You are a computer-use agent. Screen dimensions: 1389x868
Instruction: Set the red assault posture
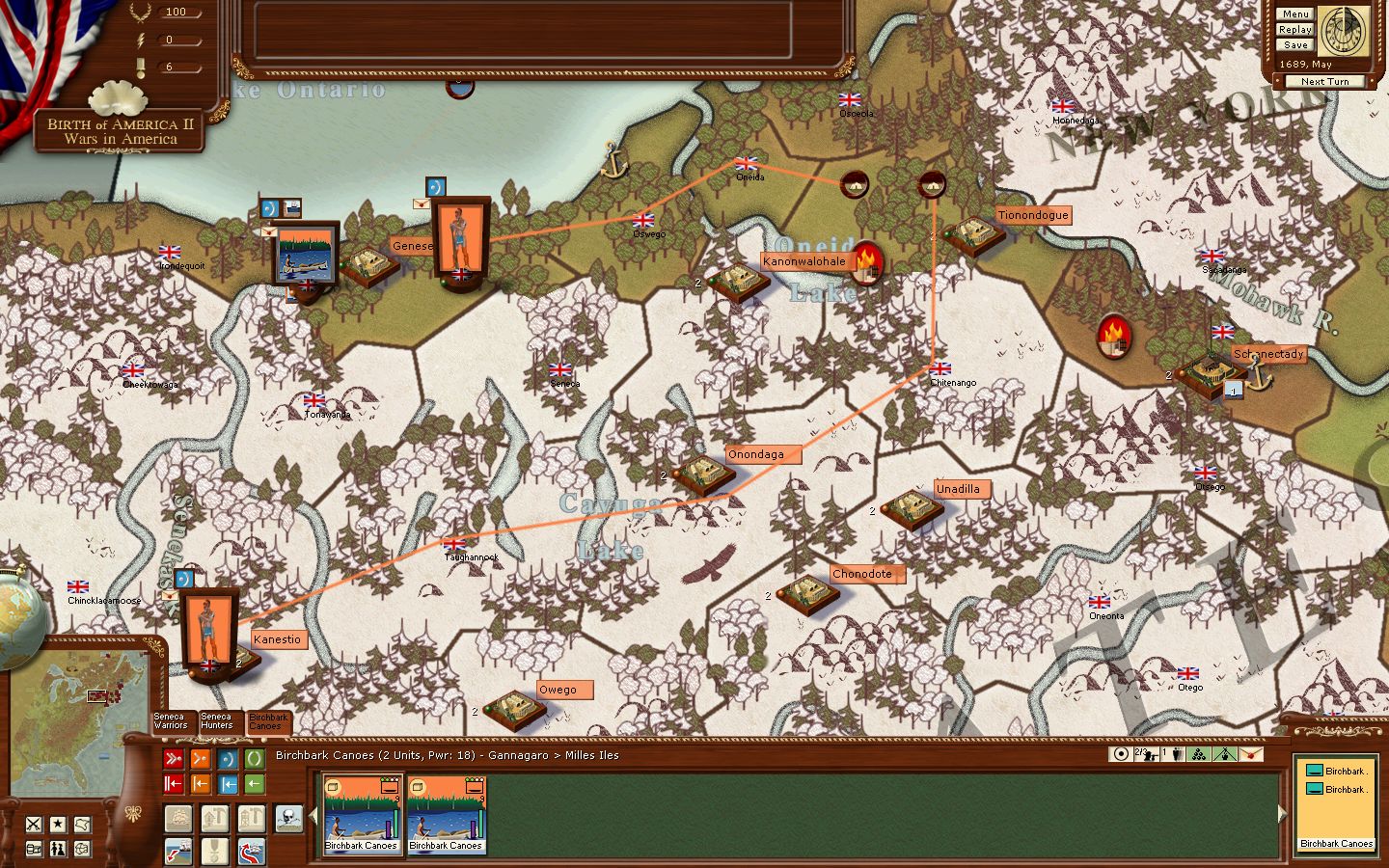coord(174,759)
